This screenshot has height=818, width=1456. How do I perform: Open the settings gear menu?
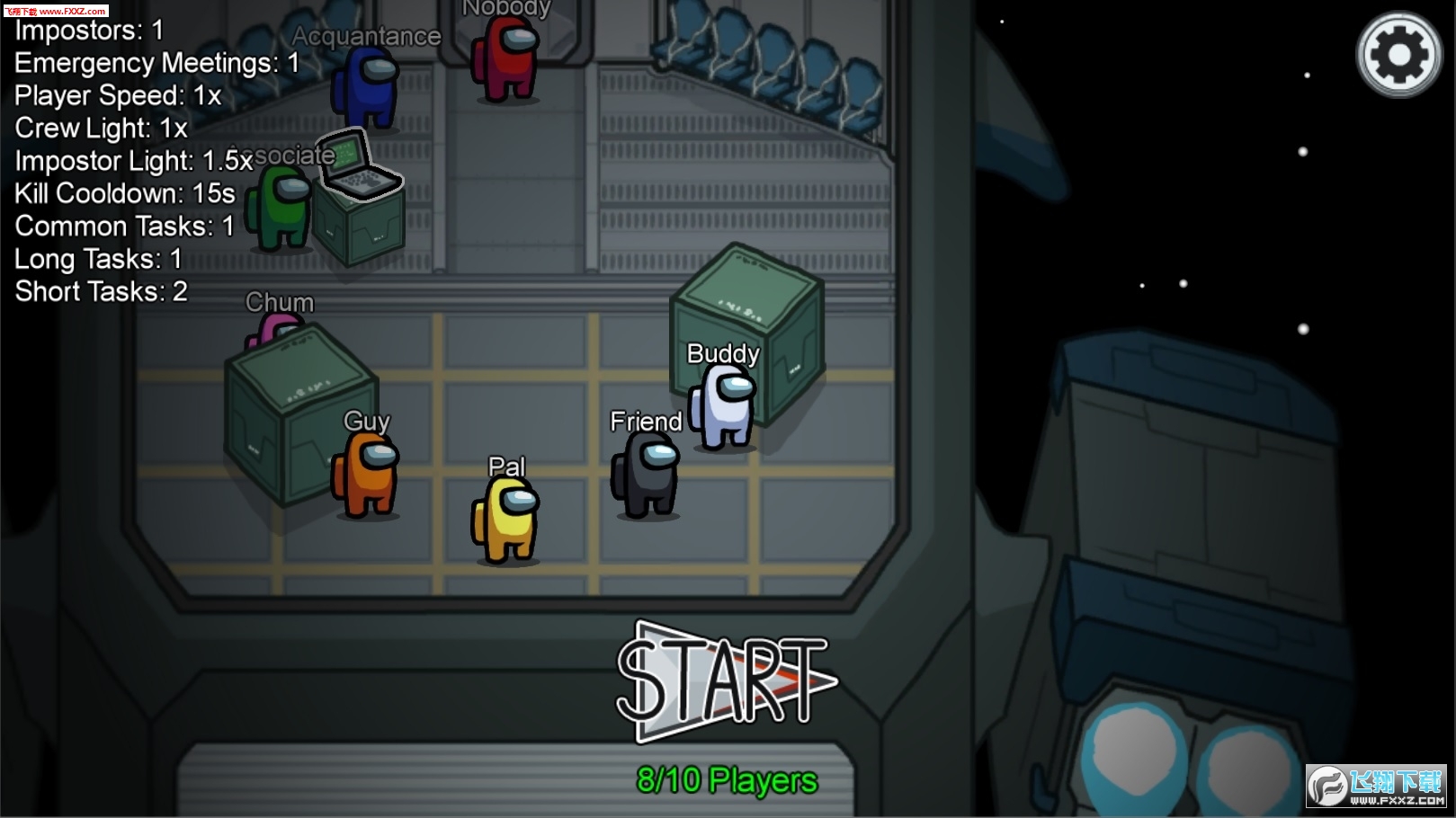[x=1399, y=55]
